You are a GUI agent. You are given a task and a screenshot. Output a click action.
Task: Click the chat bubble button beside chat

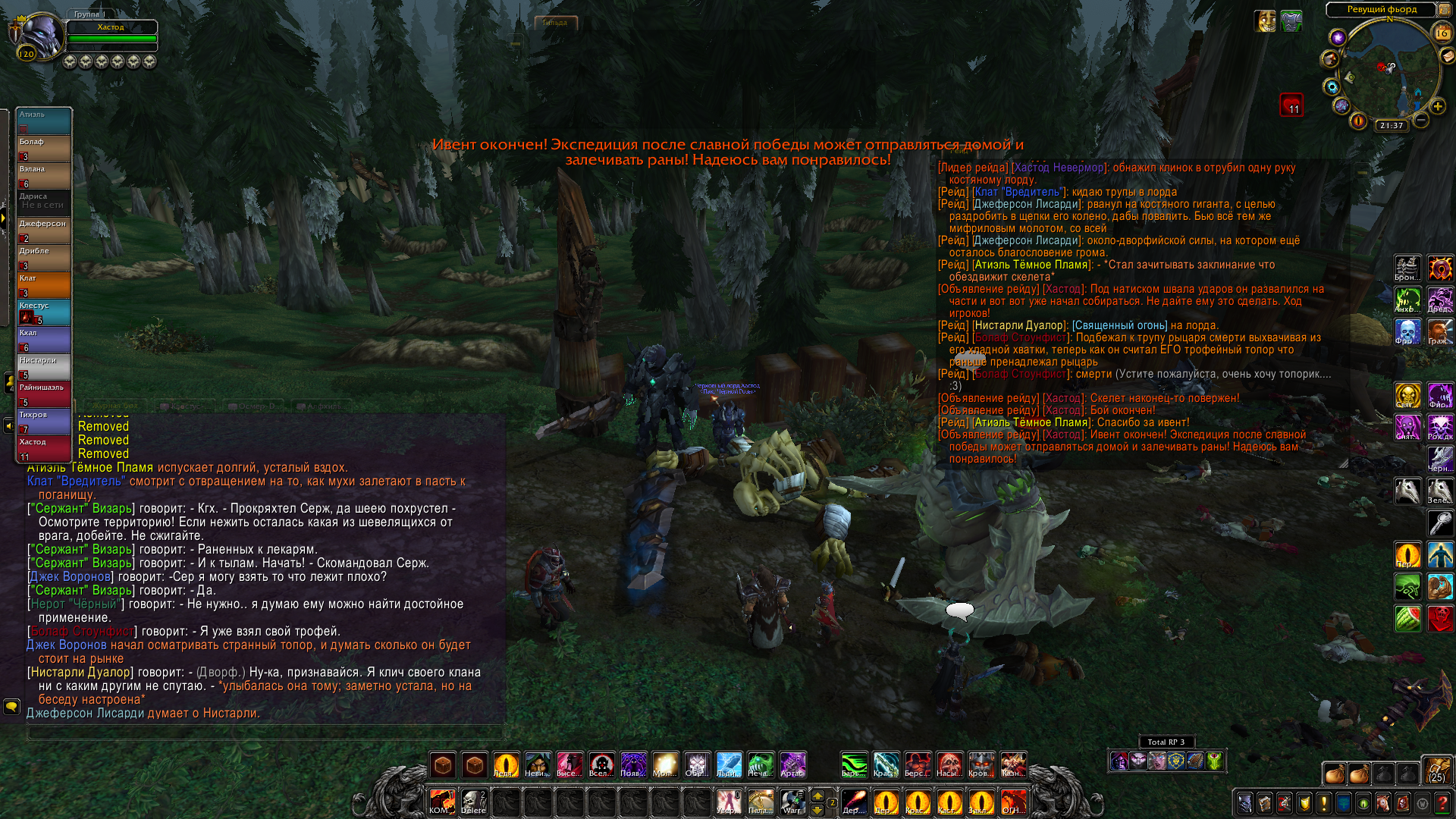point(11,707)
